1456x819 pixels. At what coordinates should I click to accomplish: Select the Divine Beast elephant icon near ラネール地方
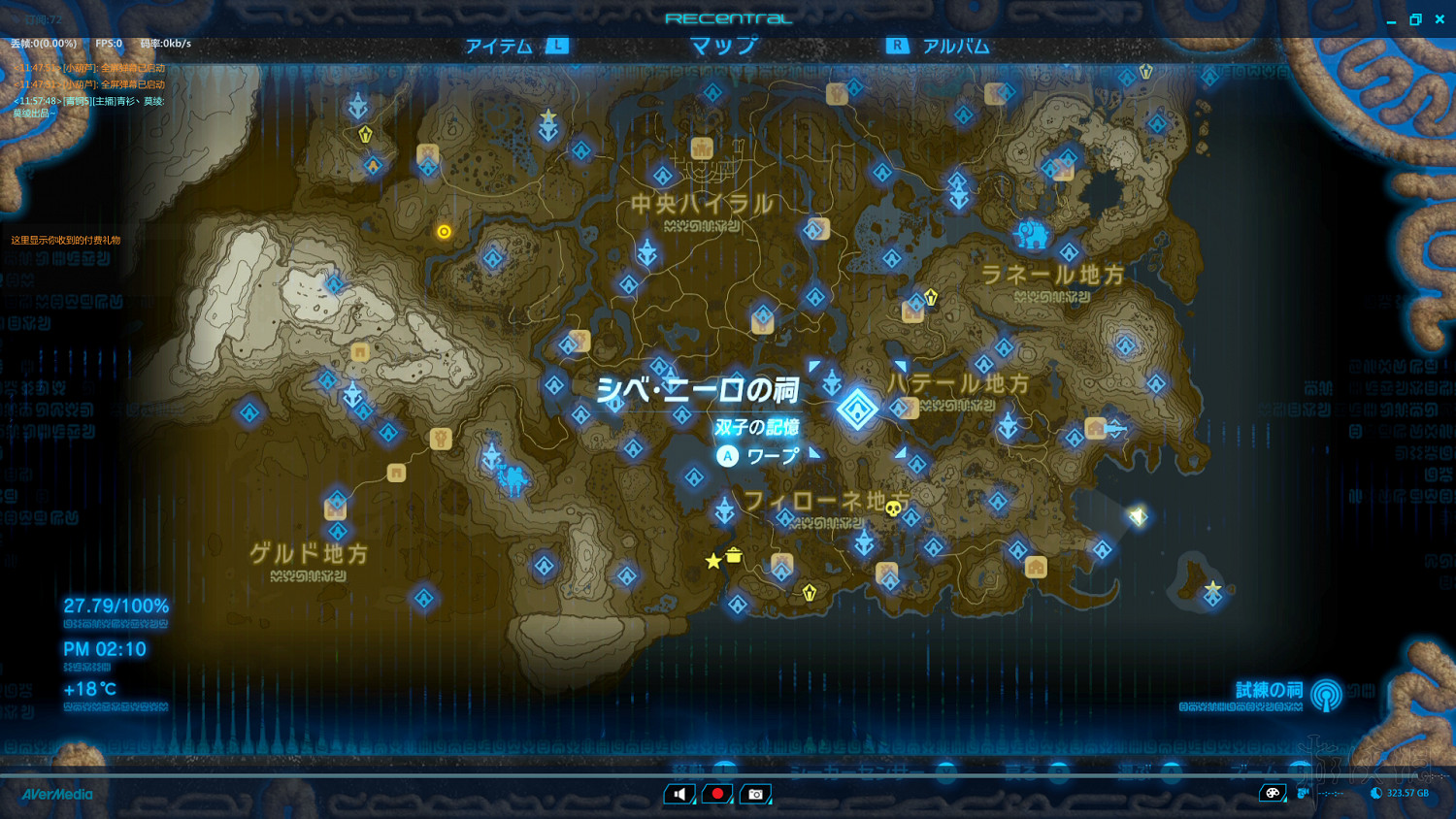[x=1032, y=233]
